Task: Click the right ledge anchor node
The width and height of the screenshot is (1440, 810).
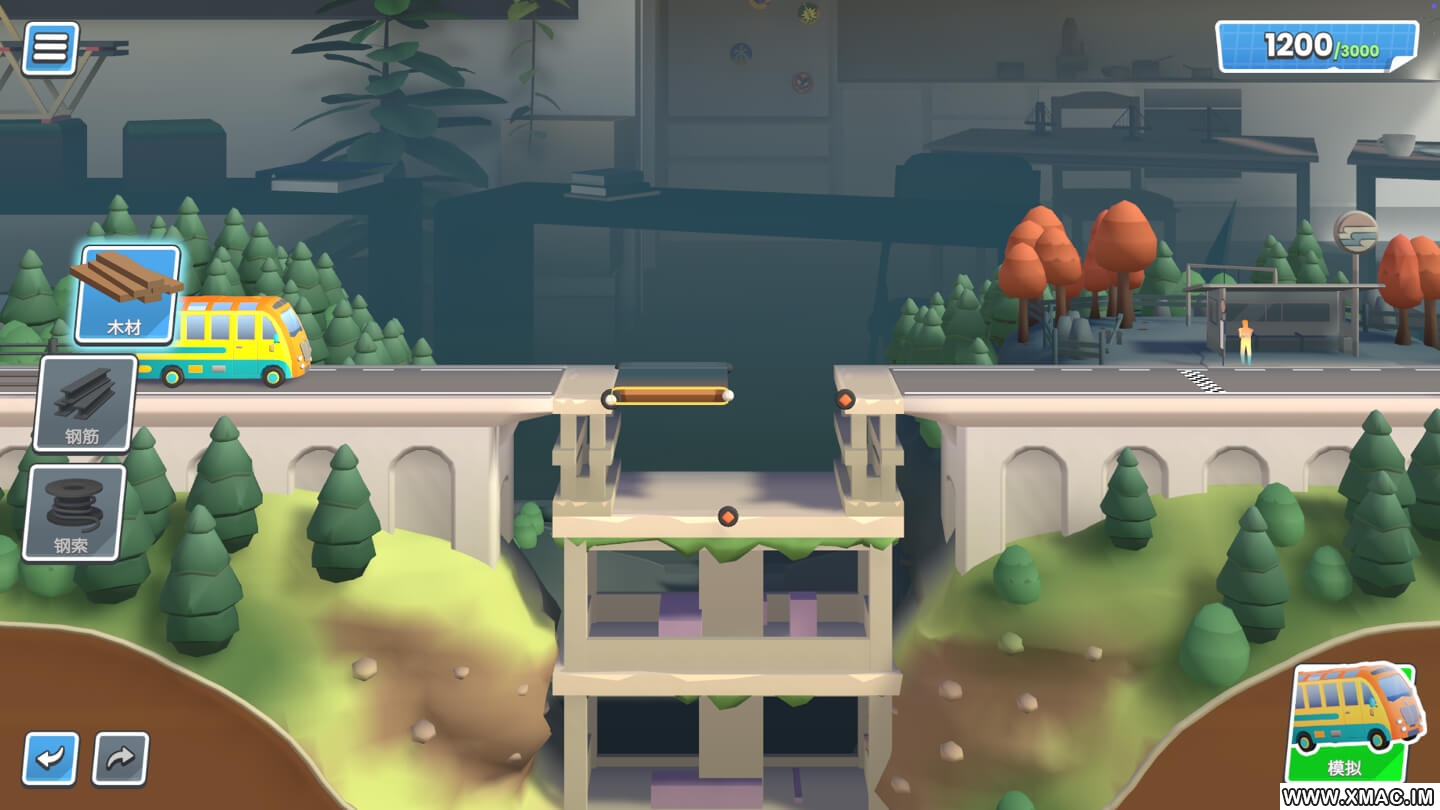Action: click(845, 399)
